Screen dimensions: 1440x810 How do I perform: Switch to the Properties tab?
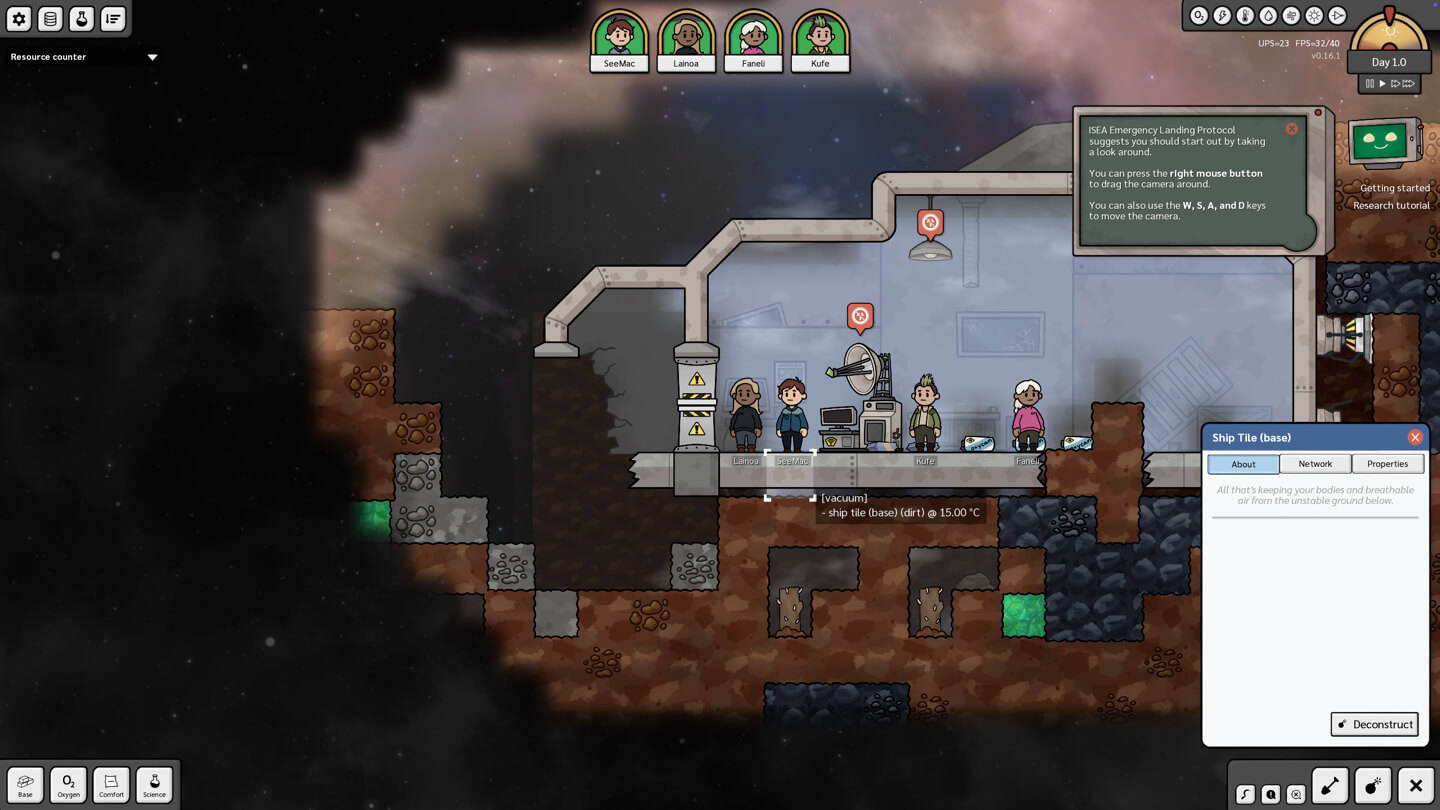pos(1387,464)
